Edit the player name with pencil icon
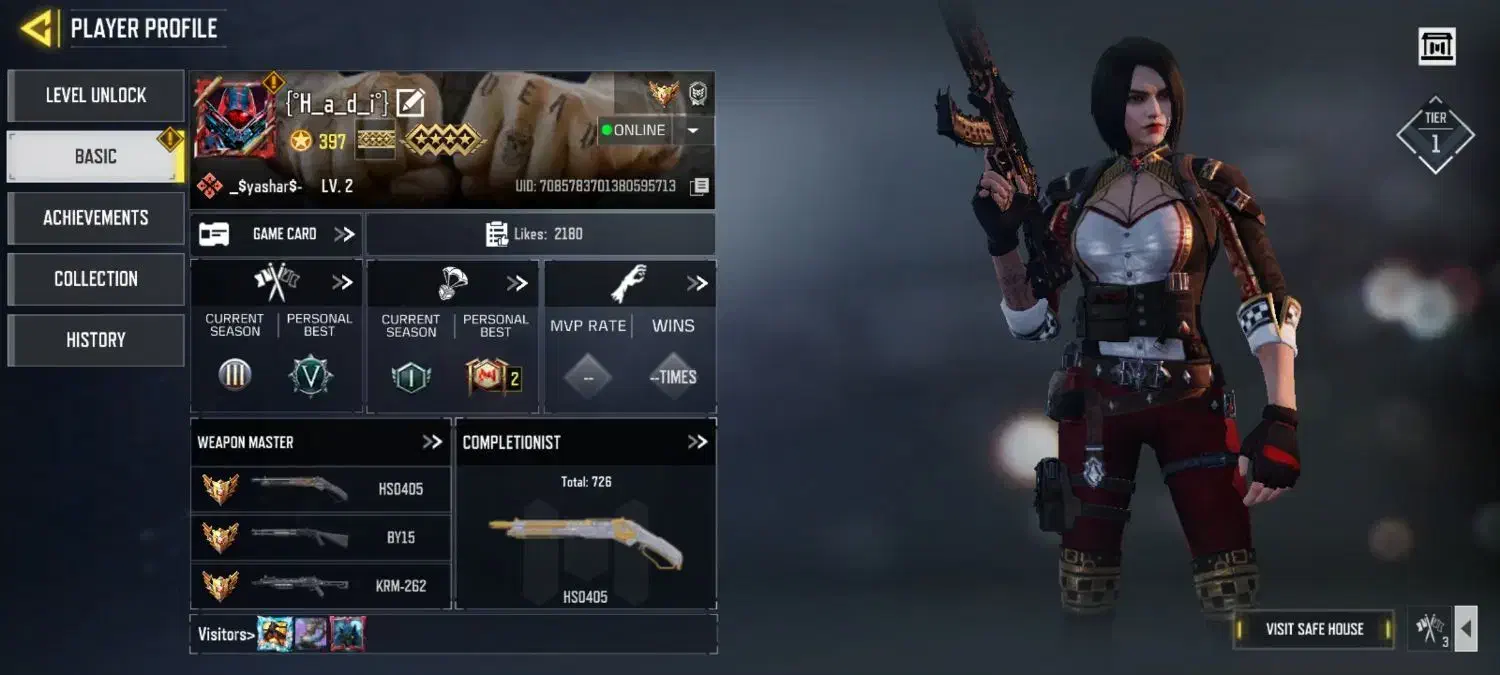 (411, 102)
